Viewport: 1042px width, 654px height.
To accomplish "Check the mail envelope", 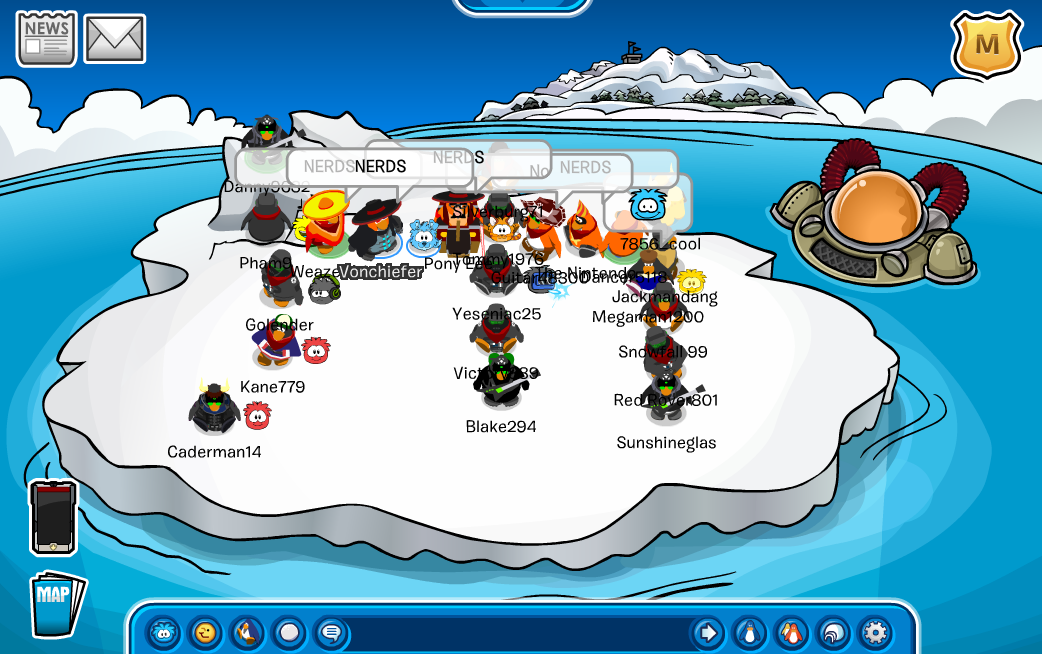I will pyautogui.click(x=115, y=38).
